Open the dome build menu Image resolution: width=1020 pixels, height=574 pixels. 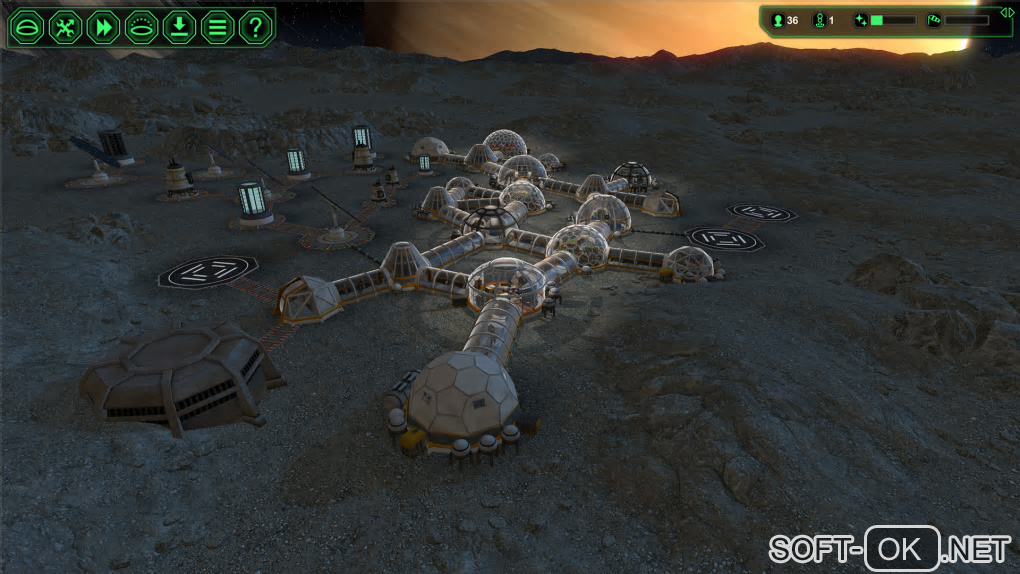[27, 26]
